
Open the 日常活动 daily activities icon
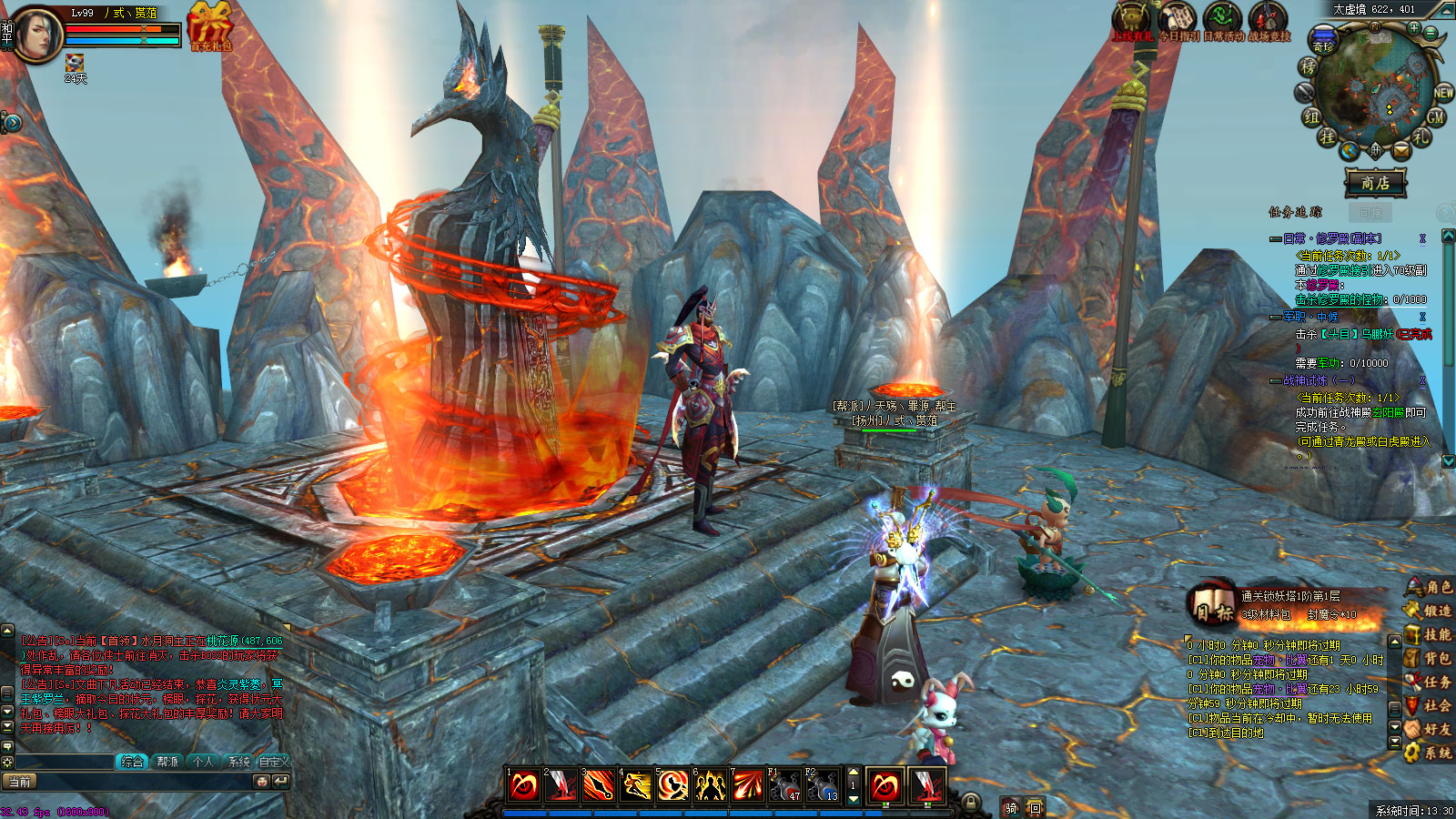(x=1222, y=22)
